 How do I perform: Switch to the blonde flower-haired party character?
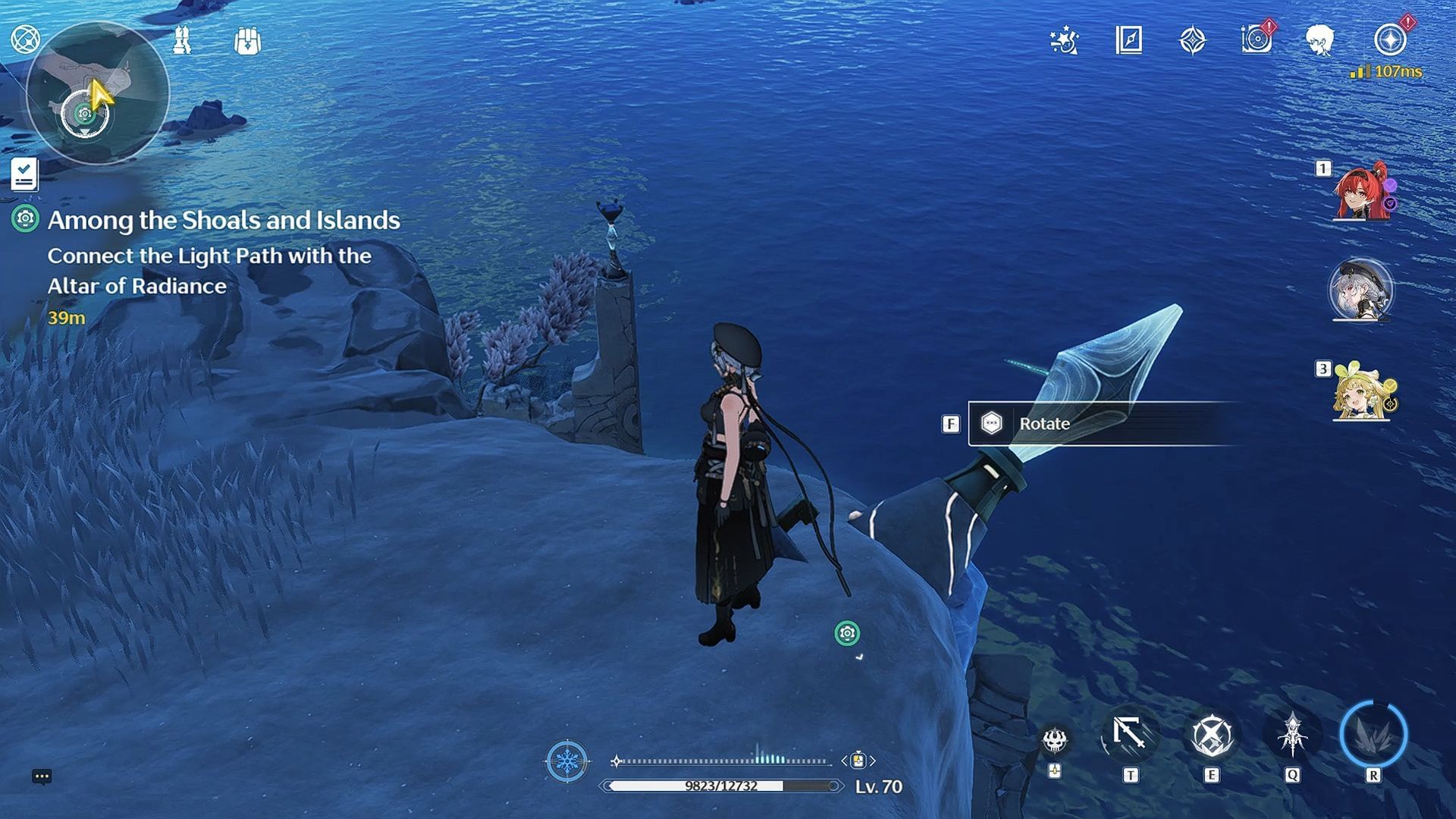click(x=1363, y=391)
